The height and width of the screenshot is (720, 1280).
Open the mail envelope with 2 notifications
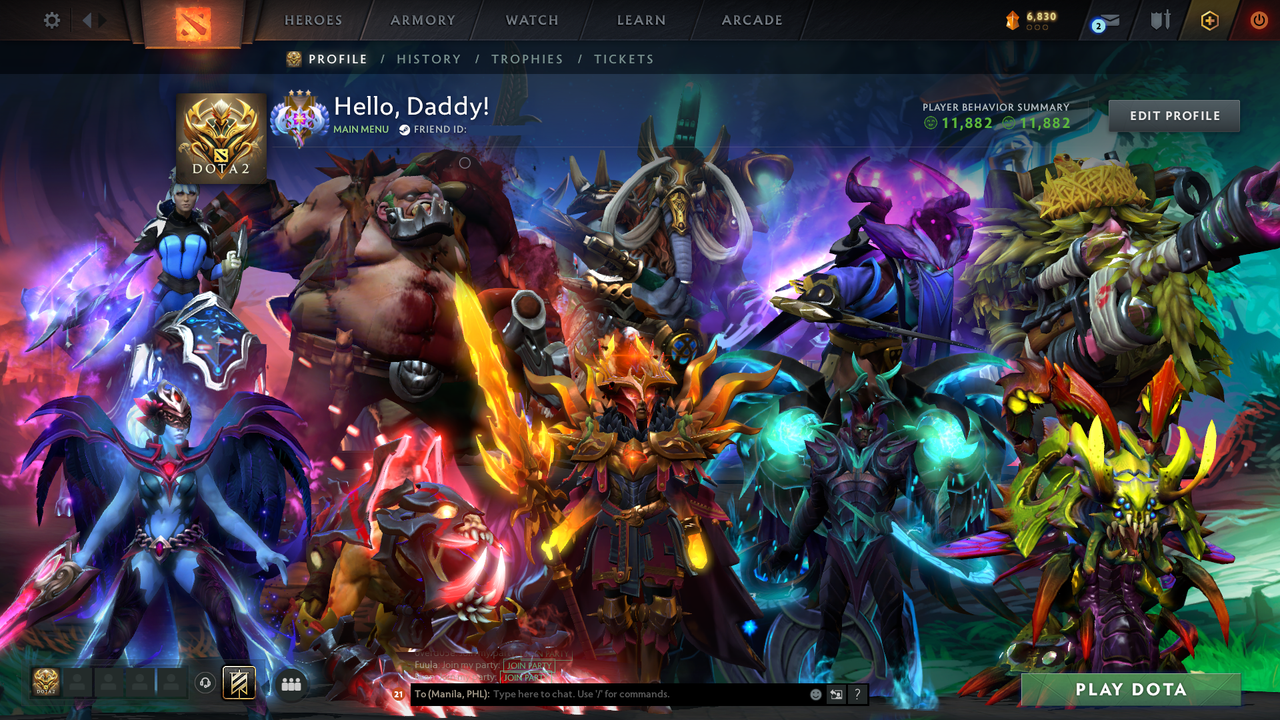click(x=1109, y=20)
